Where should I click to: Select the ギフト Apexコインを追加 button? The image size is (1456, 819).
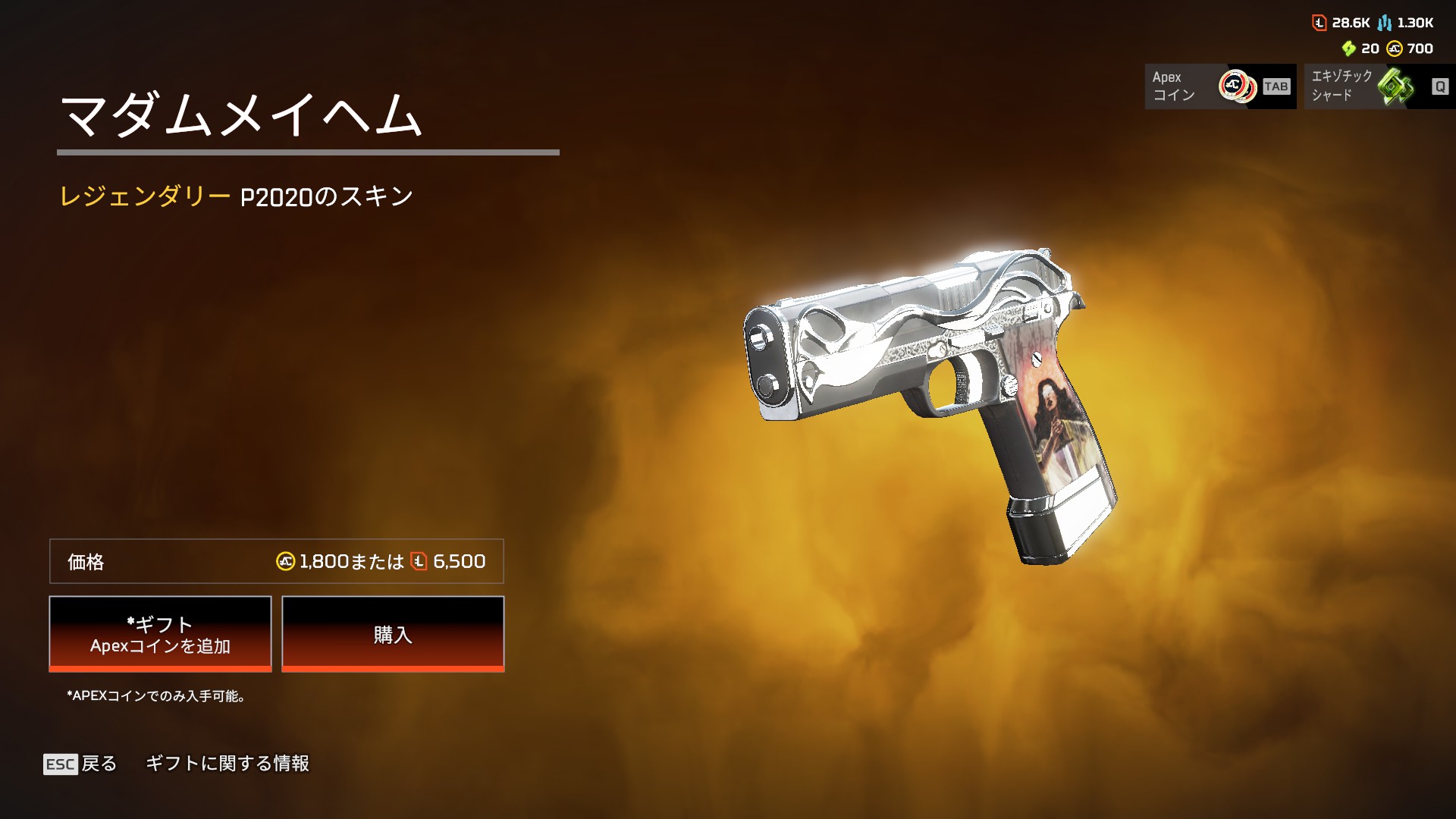pyautogui.click(x=160, y=634)
